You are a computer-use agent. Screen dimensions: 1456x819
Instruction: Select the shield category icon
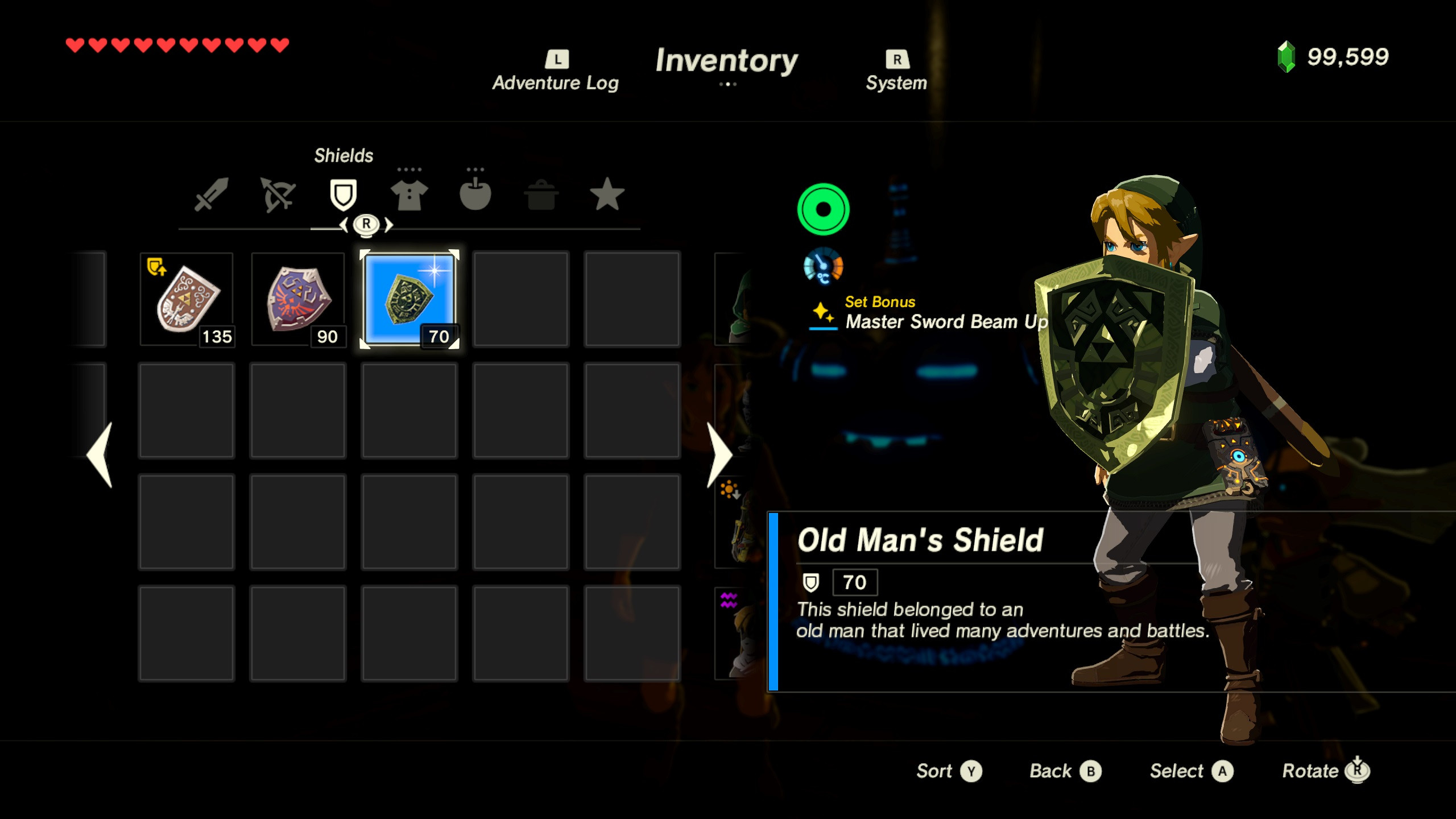click(342, 195)
